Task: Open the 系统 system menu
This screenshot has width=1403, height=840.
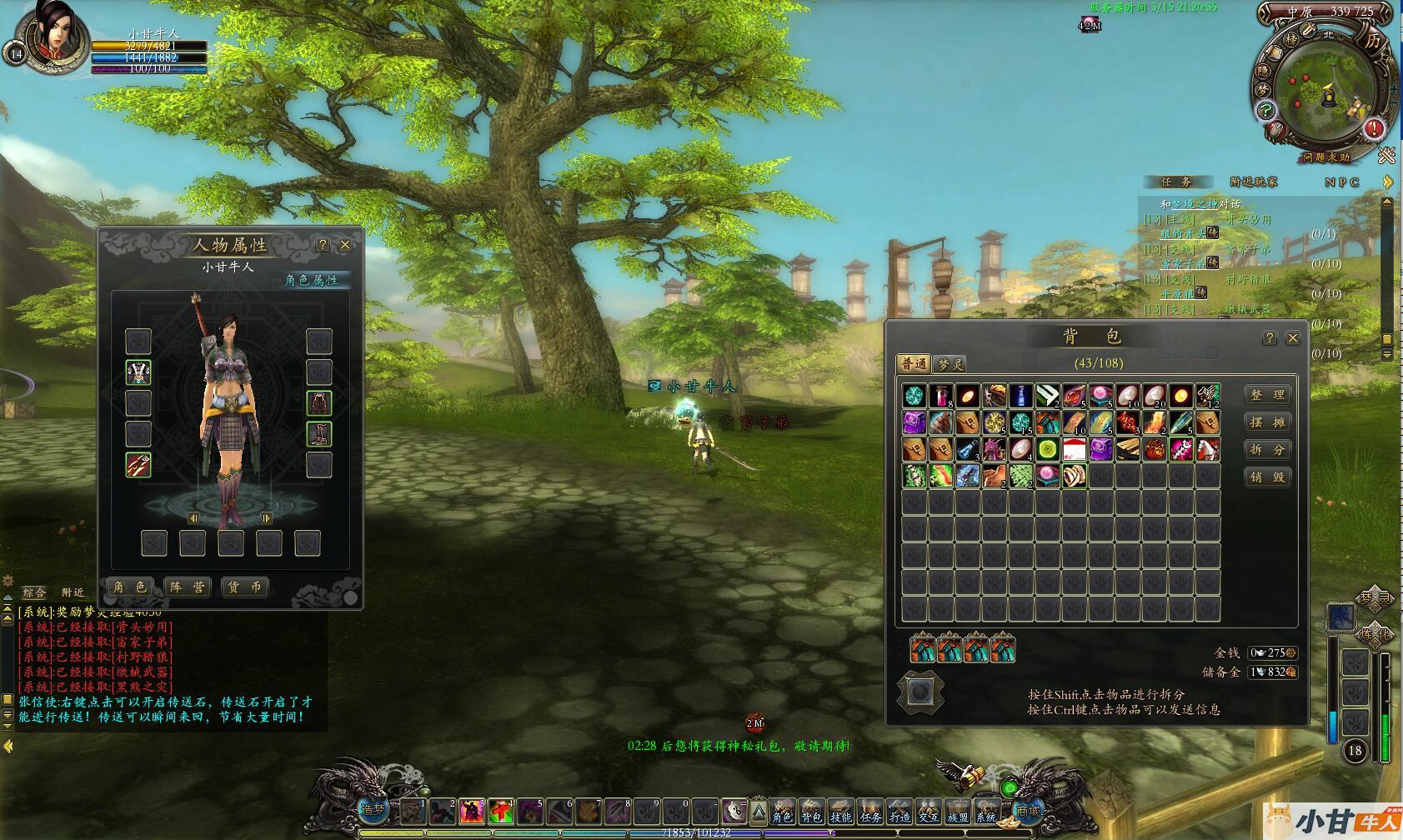Action: [987, 812]
